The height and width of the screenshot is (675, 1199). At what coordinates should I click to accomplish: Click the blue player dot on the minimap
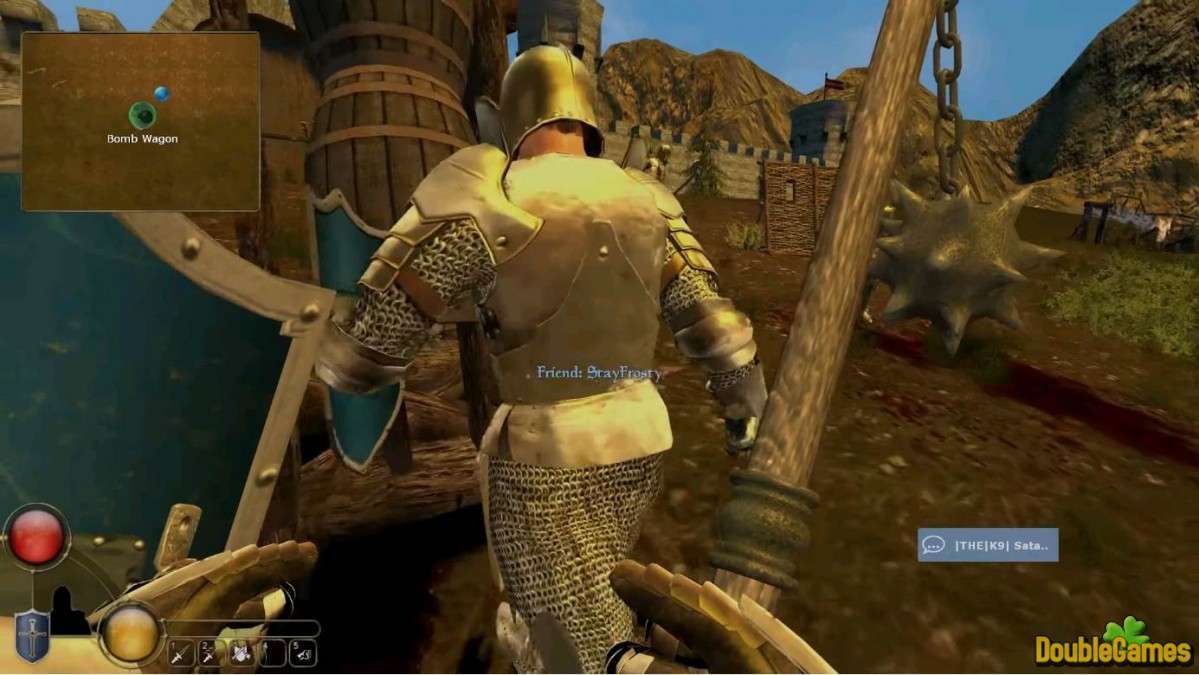coord(161,93)
